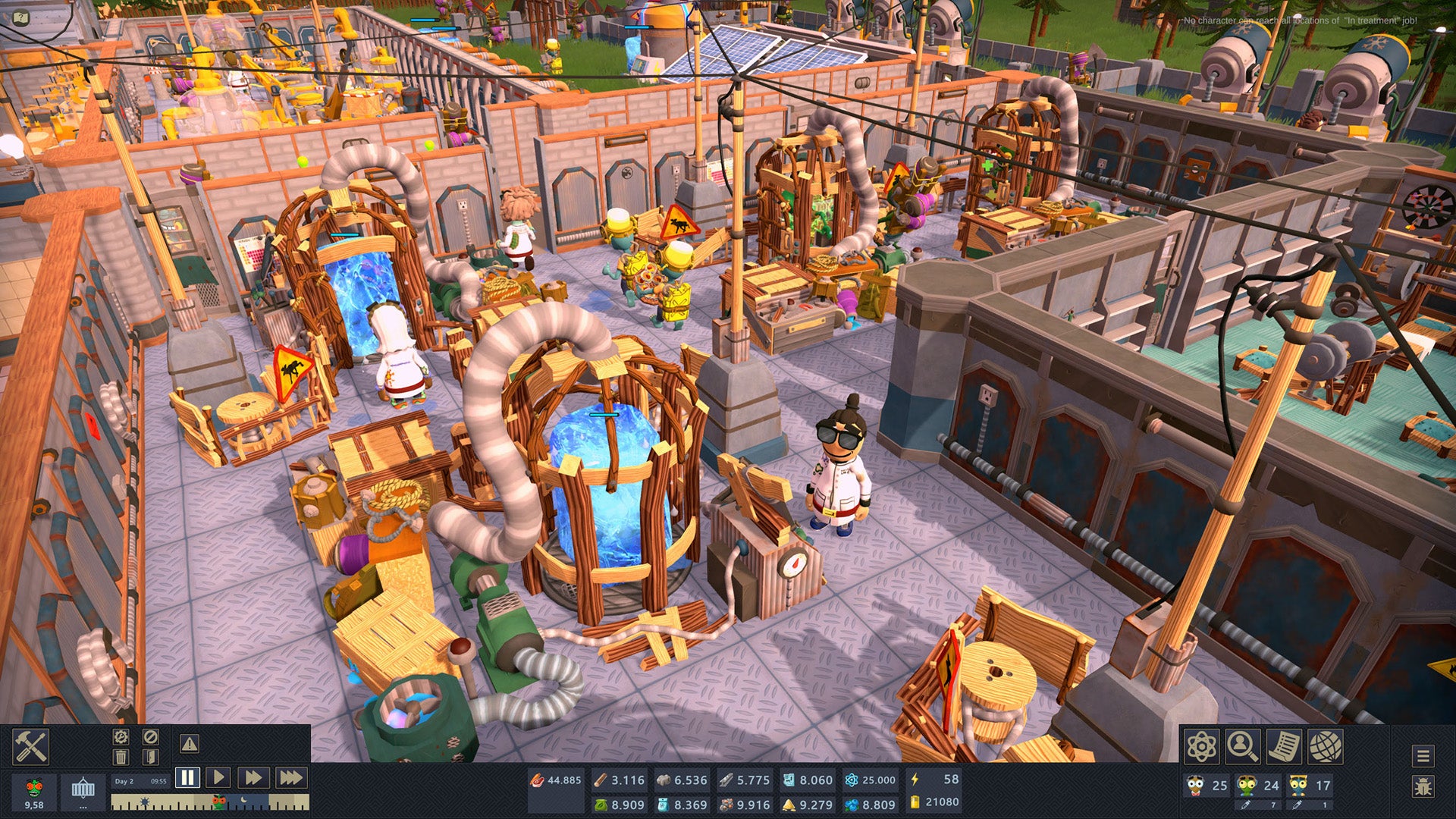Set game speed to double fast-forward
Image resolution: width=1456 pixels, height=819 pixels.
click(x=253, y=777)
